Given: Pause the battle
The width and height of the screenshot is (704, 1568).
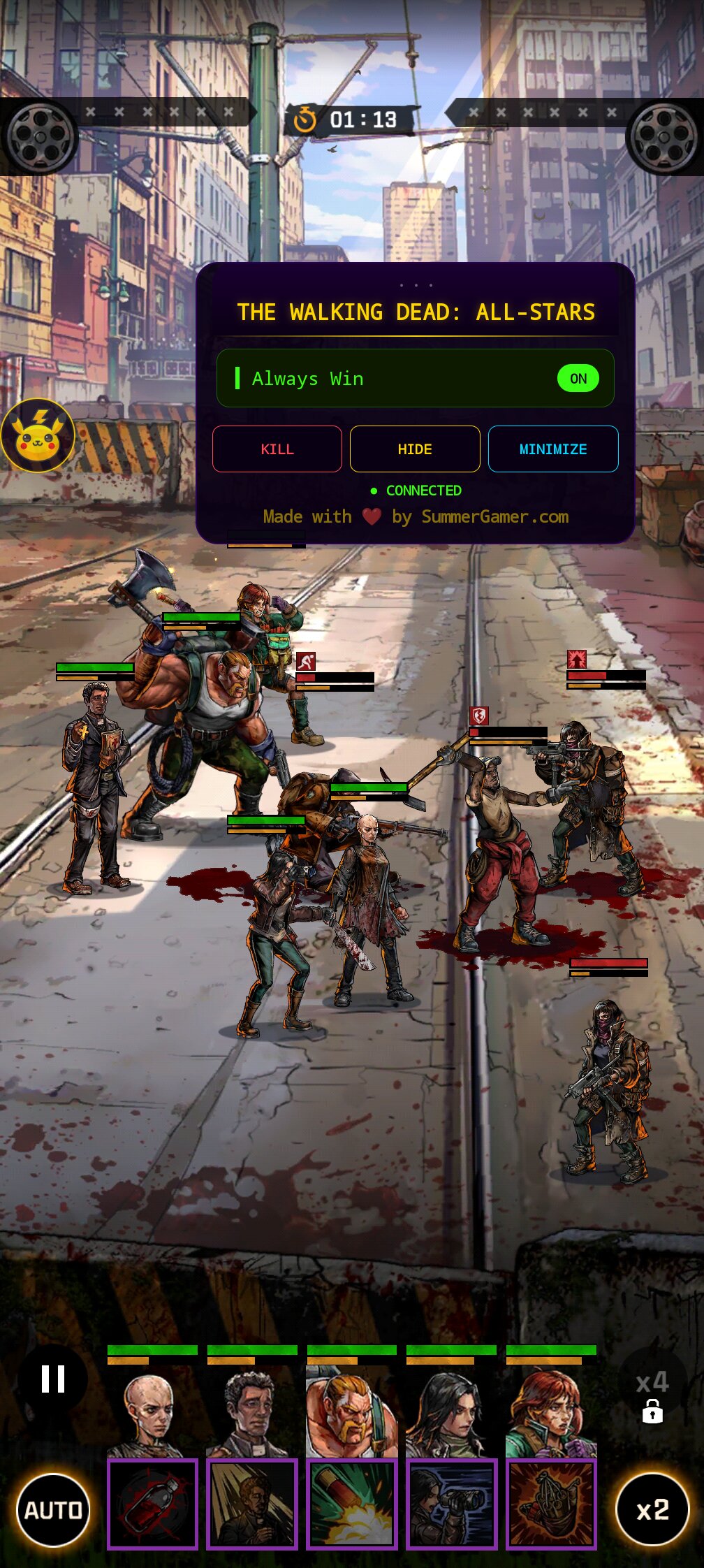Looking at the screenshot, I should click(53, 1379).
